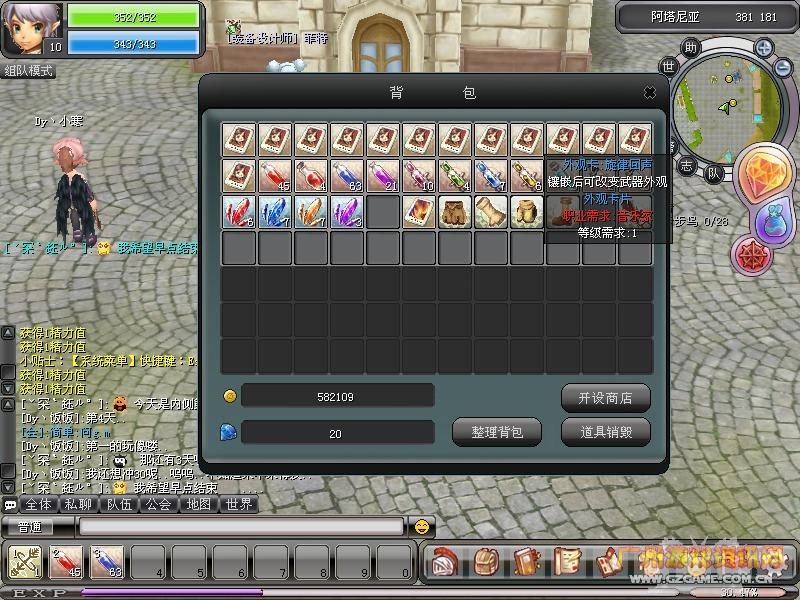The width and height of the screenshot is (800, 600).
Task: Switch to the 世界 (world) chat tab
Action: (x=238, y=505)
